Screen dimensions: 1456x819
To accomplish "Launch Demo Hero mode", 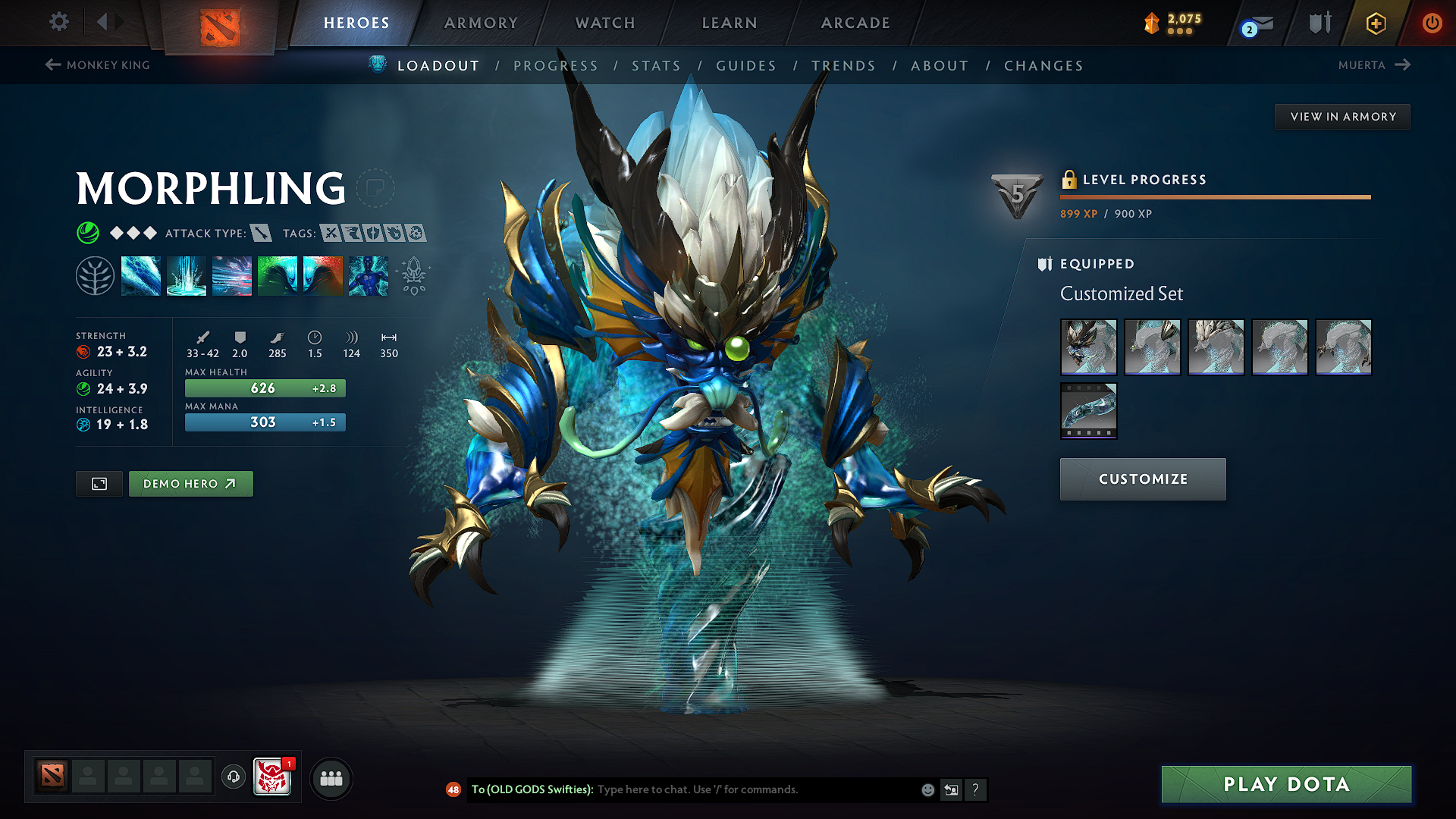I will tap(190, 483).
